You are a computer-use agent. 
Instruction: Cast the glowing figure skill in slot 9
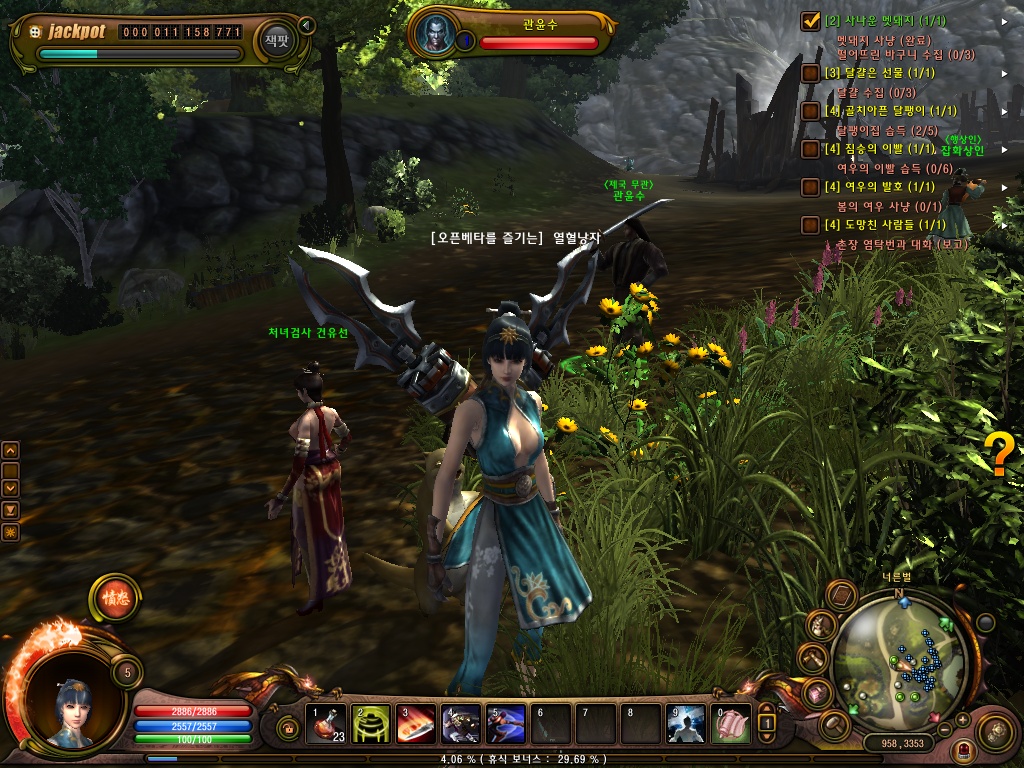686,724
